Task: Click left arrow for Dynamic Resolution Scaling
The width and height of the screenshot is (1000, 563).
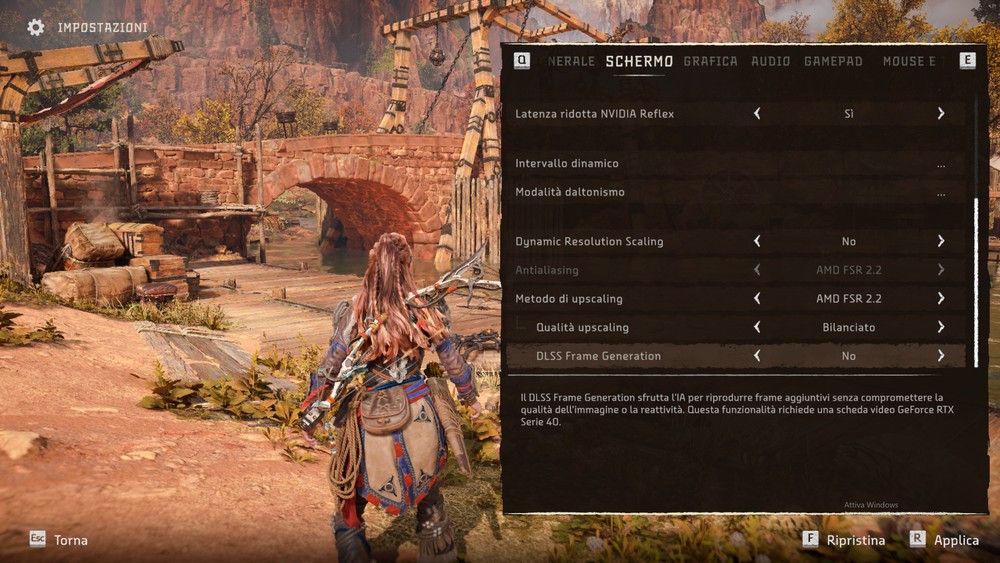Action: pyautogui.click(x=757, y=241)
